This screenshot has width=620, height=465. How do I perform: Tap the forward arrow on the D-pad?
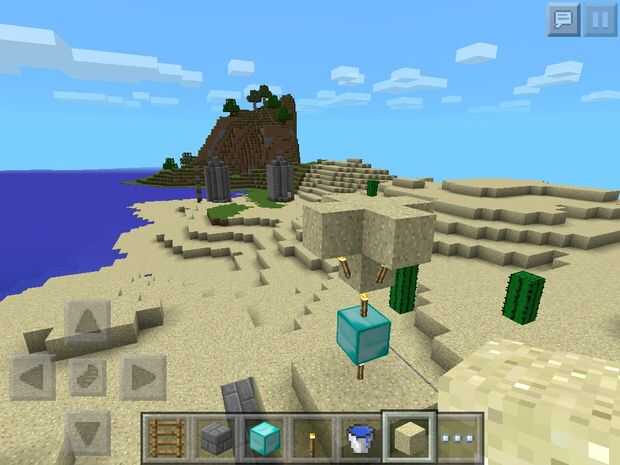pyautogui.click(x=88, y=322)
